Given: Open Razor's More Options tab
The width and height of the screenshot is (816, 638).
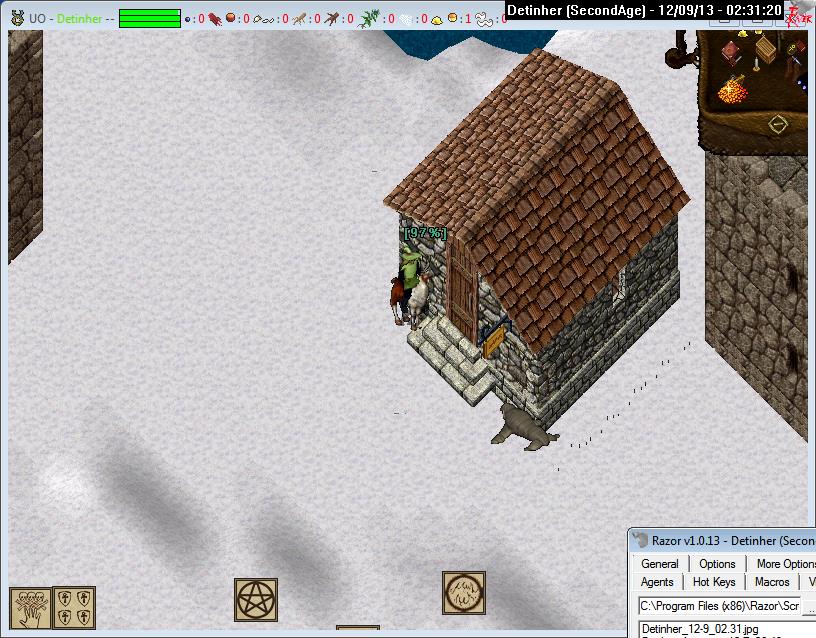Looking at the screenshot, I should point(784,564).
